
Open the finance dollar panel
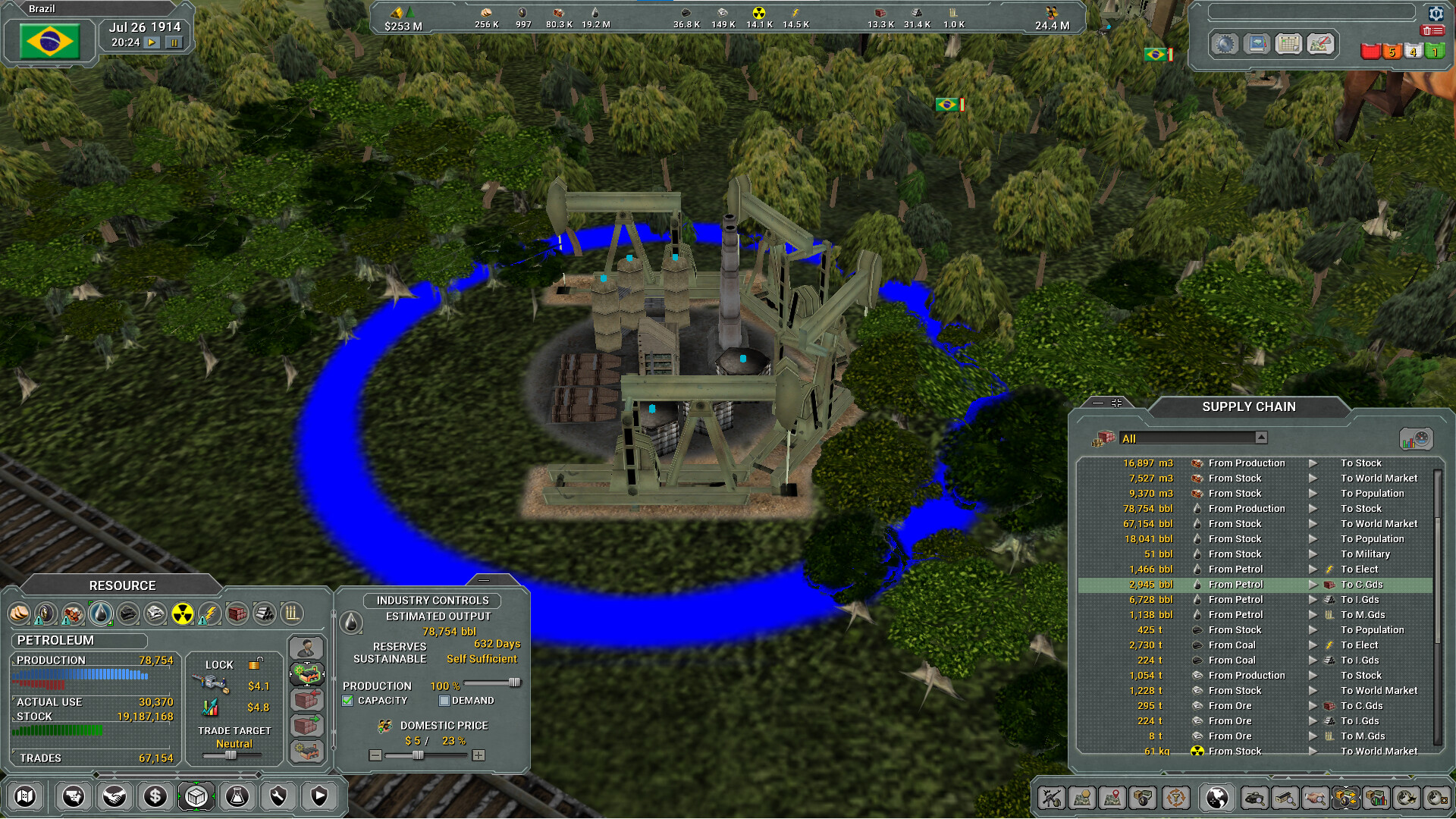155,797
